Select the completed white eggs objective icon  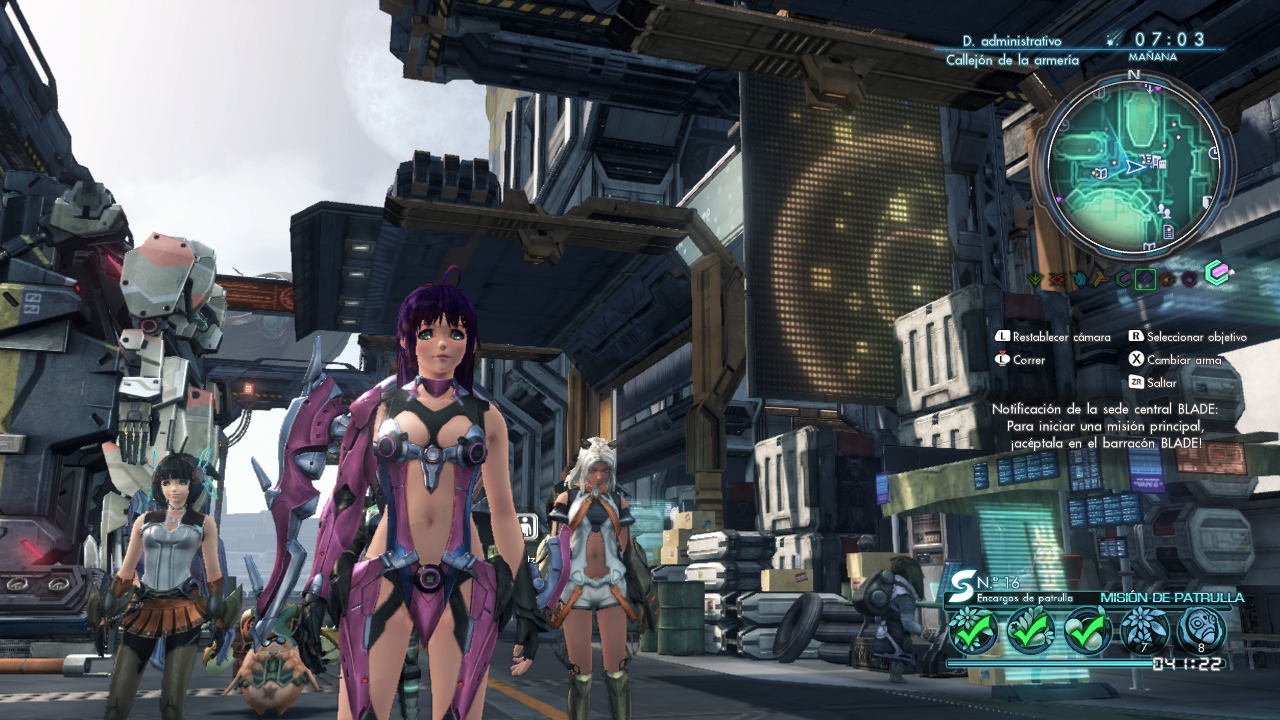pos(1087,630)
